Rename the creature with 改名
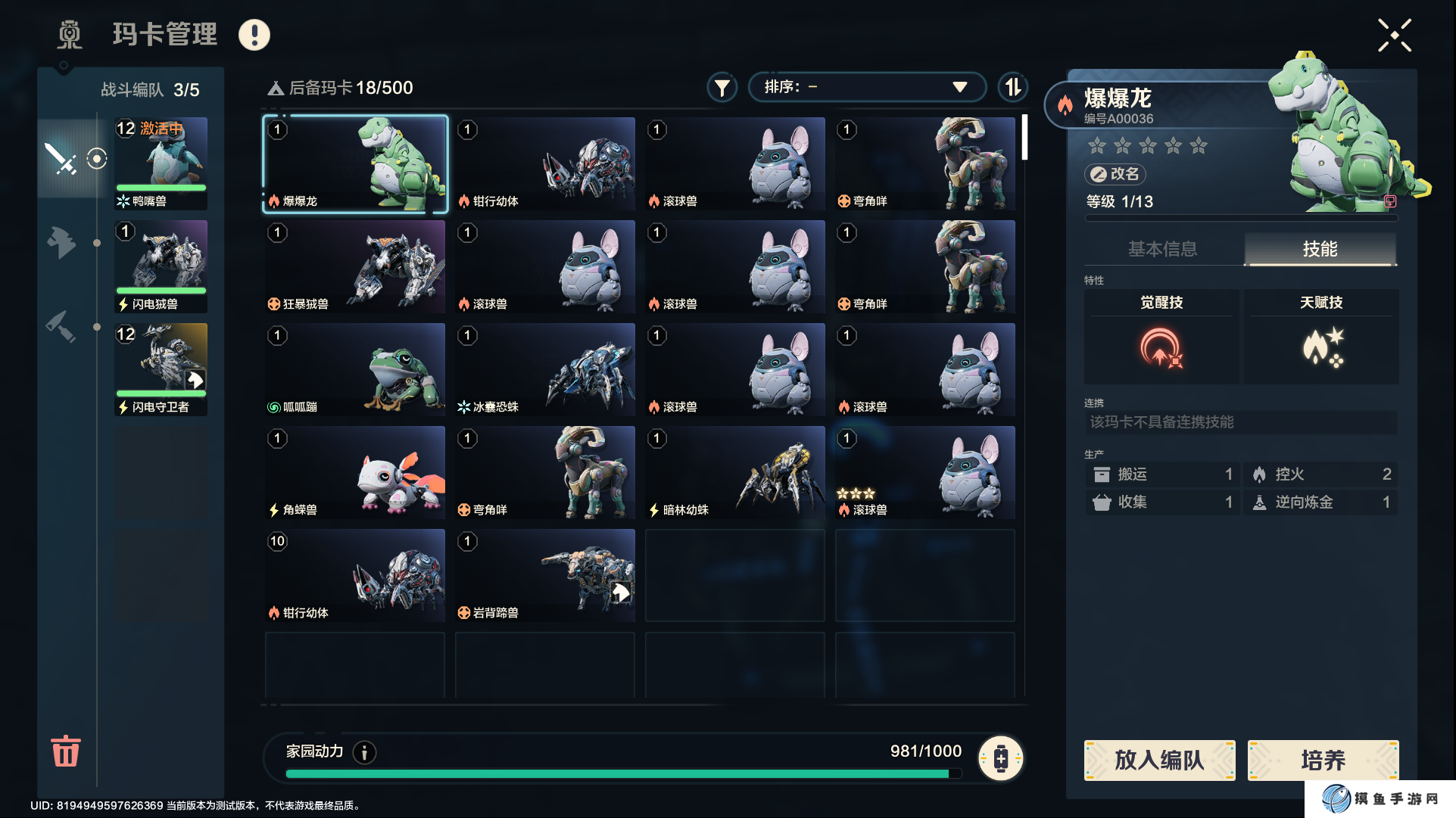Image resolution: width=1456 pixels, height=818 pixels. [x=1115, y=174]
